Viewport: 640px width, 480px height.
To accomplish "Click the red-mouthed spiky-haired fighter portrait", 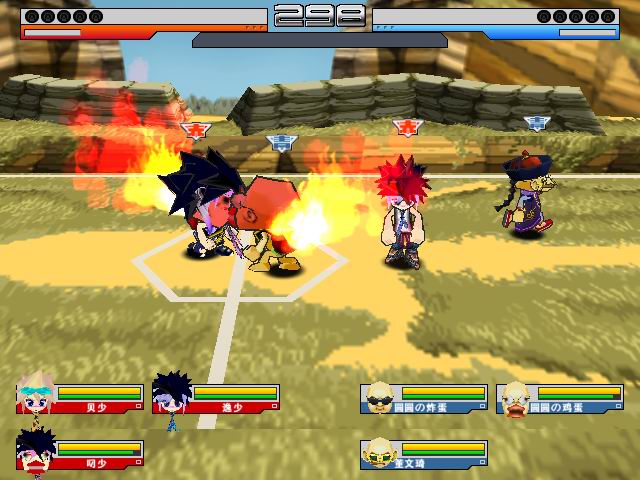I will click(37, 452).
